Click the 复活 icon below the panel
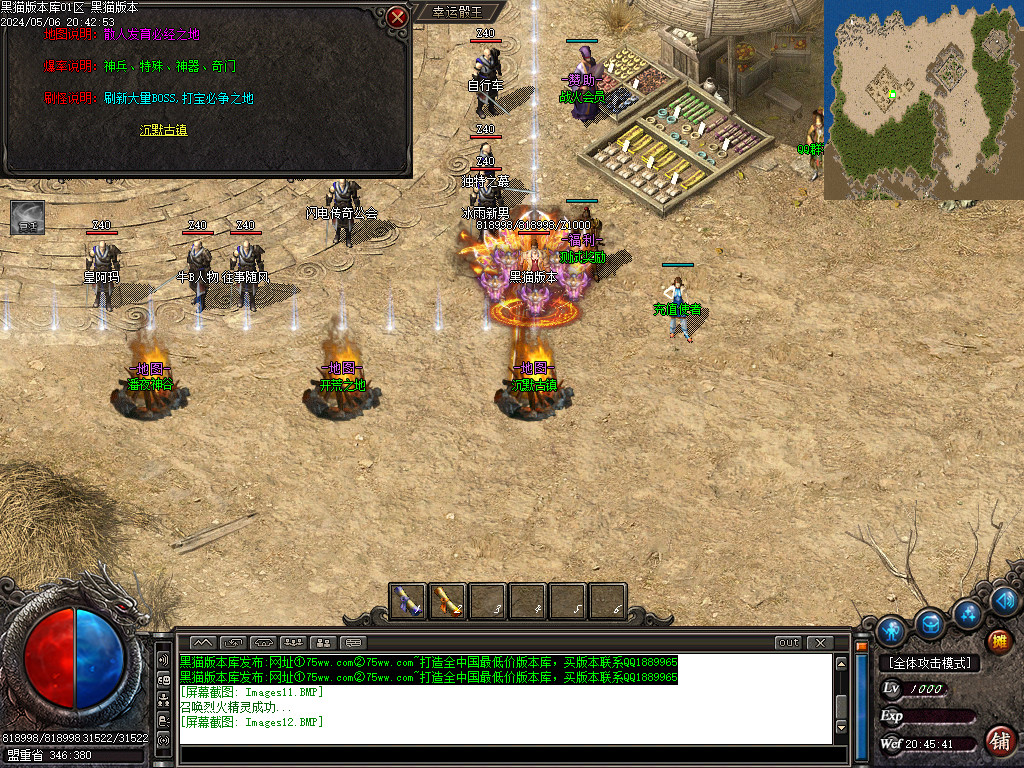 tap(27, 218)
